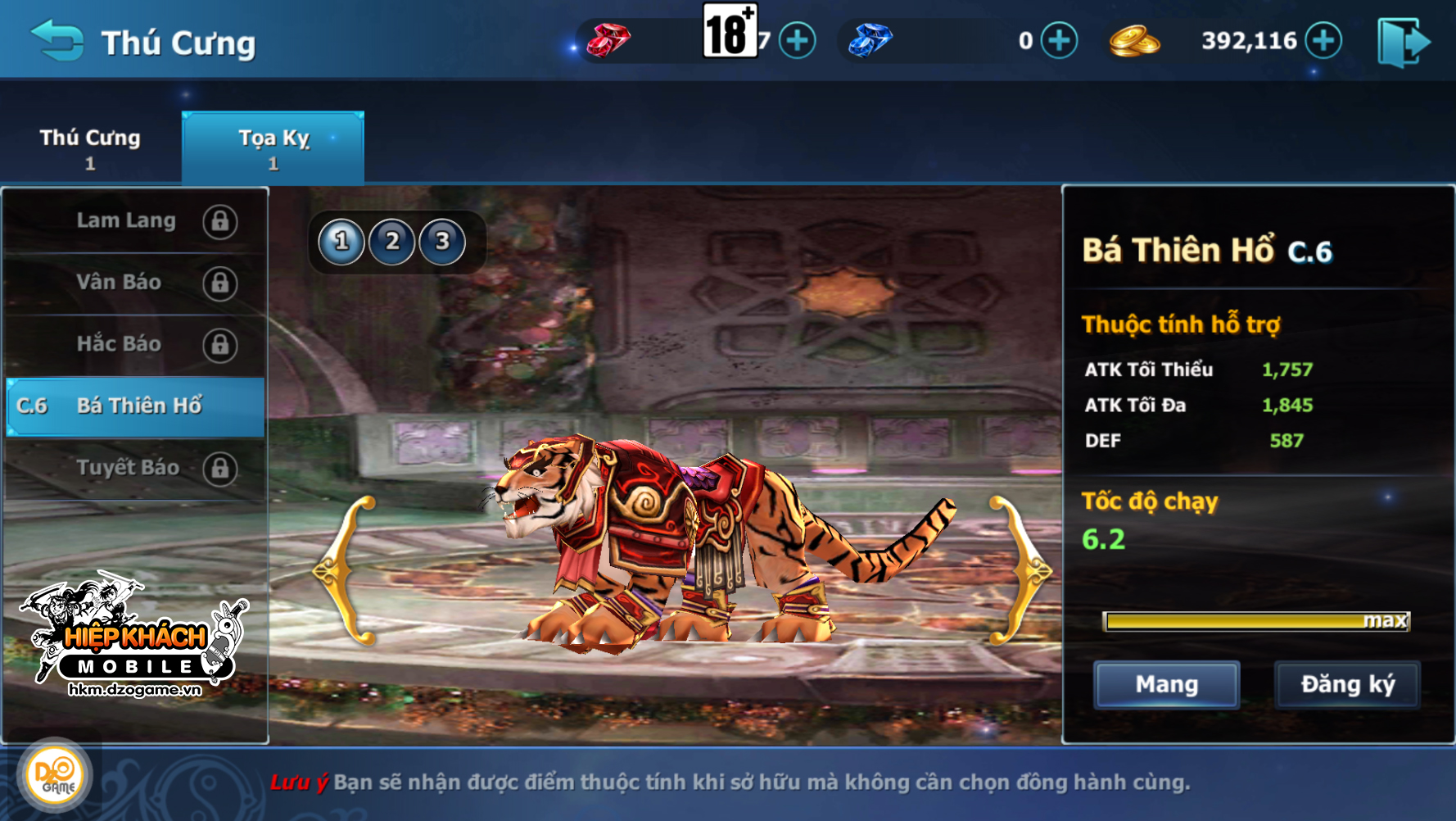Screen dimensions: 1456x821
Task: Add blue gems with the plus button
Action: (x=1059, y=41)
